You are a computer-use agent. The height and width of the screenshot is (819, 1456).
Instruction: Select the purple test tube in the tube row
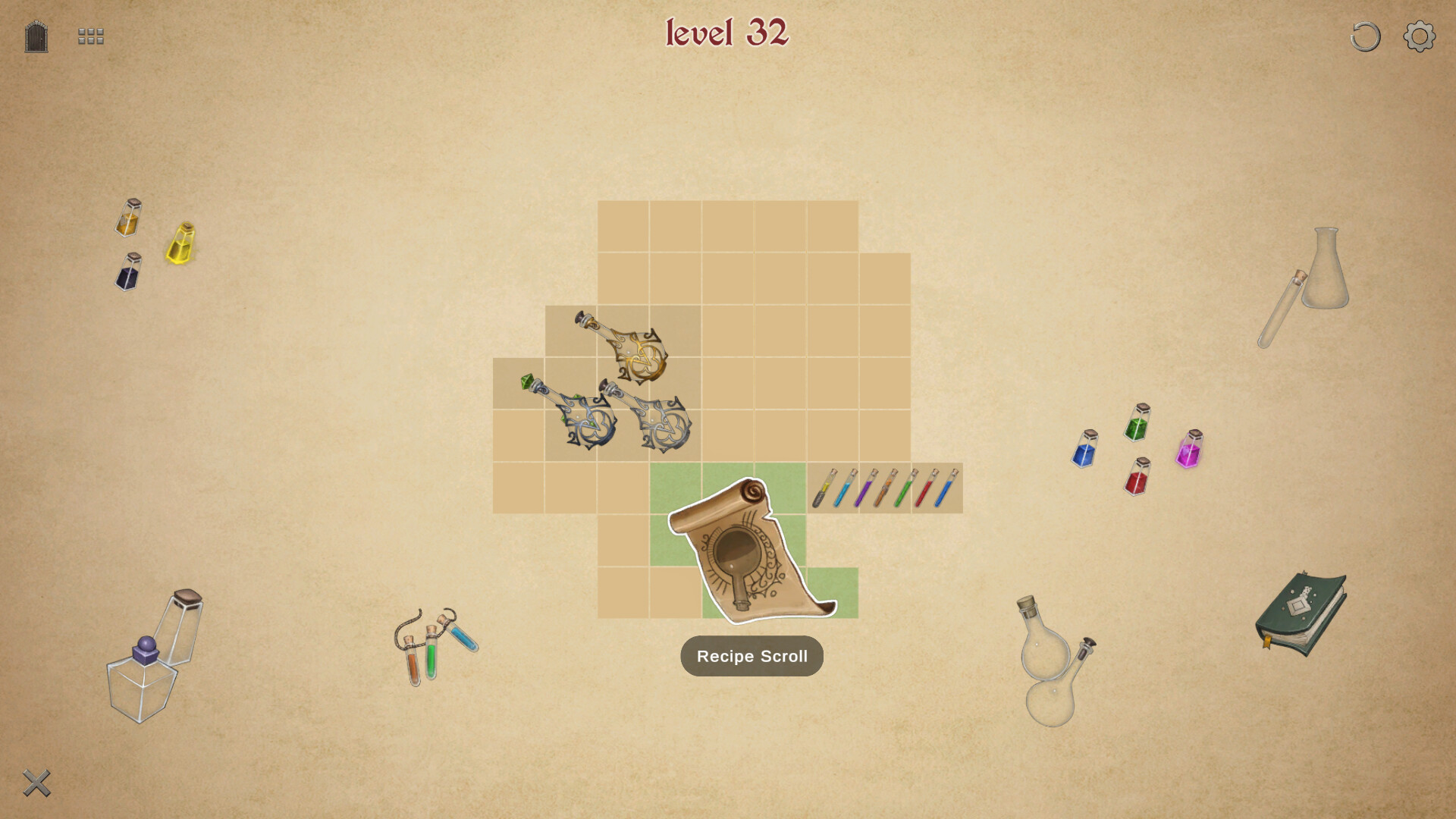864,489
